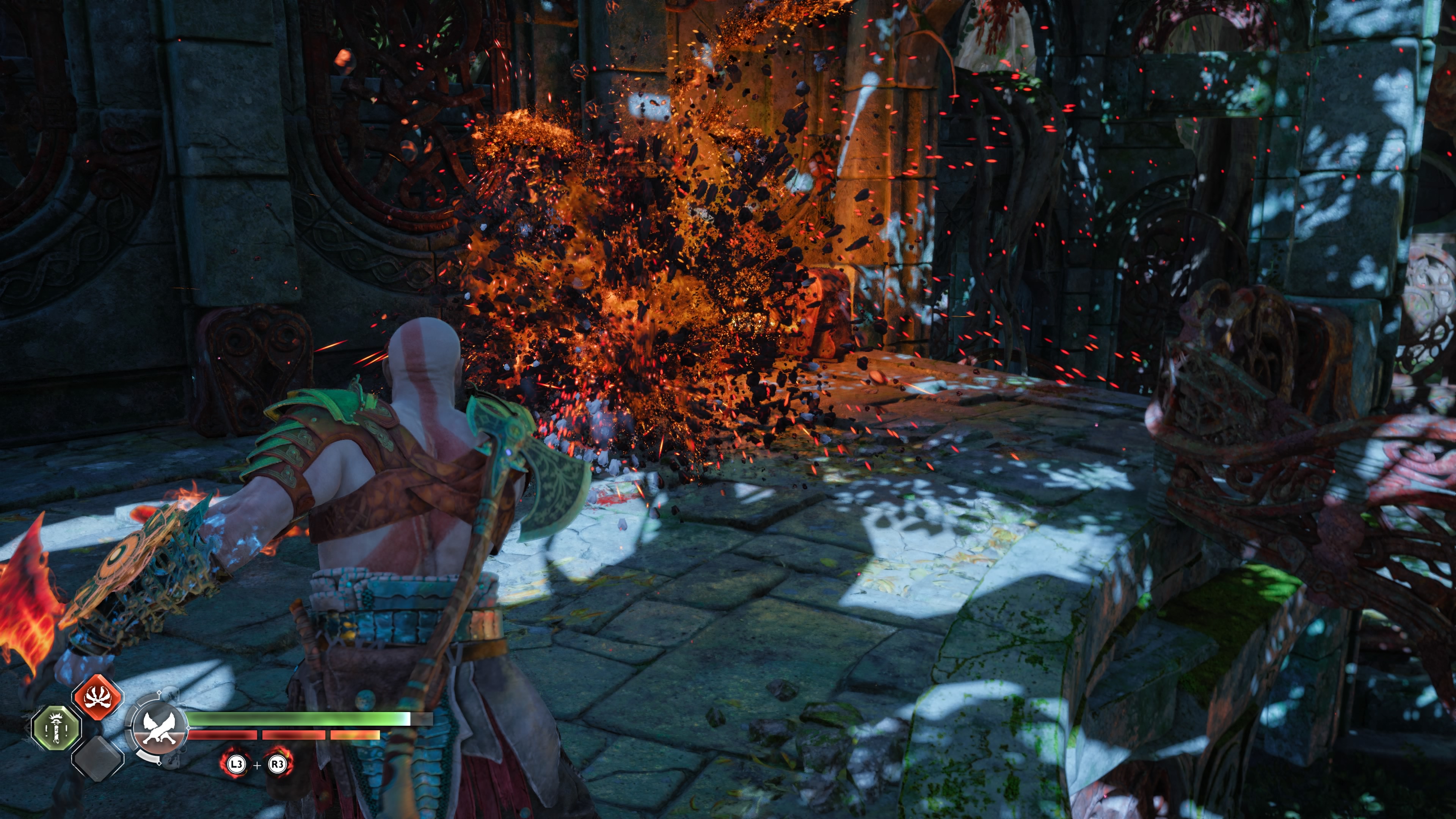
Task: Activate the red runic attack icon
Action: point(97,697)
